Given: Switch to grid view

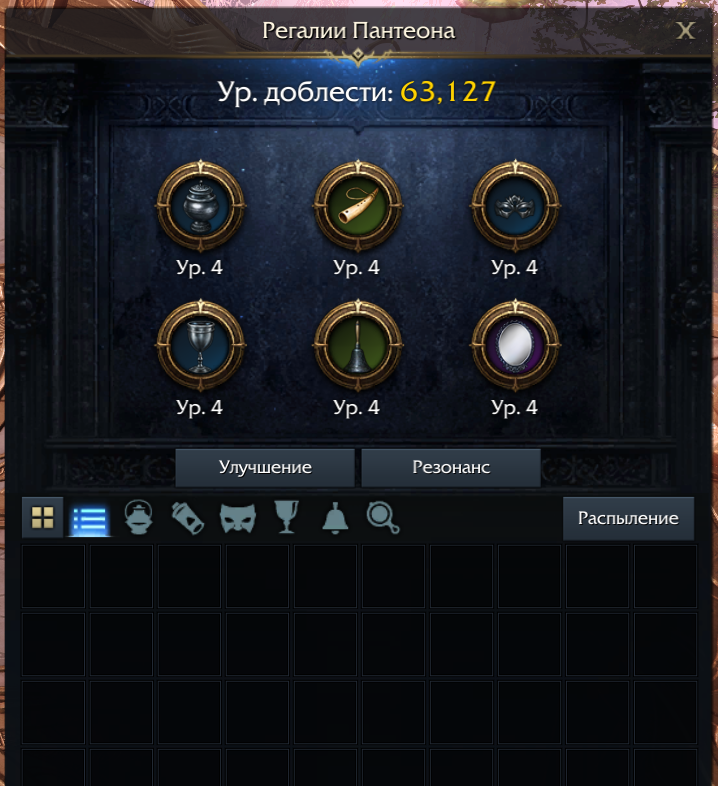Looking at the screenshot, I should click(42, 517).
